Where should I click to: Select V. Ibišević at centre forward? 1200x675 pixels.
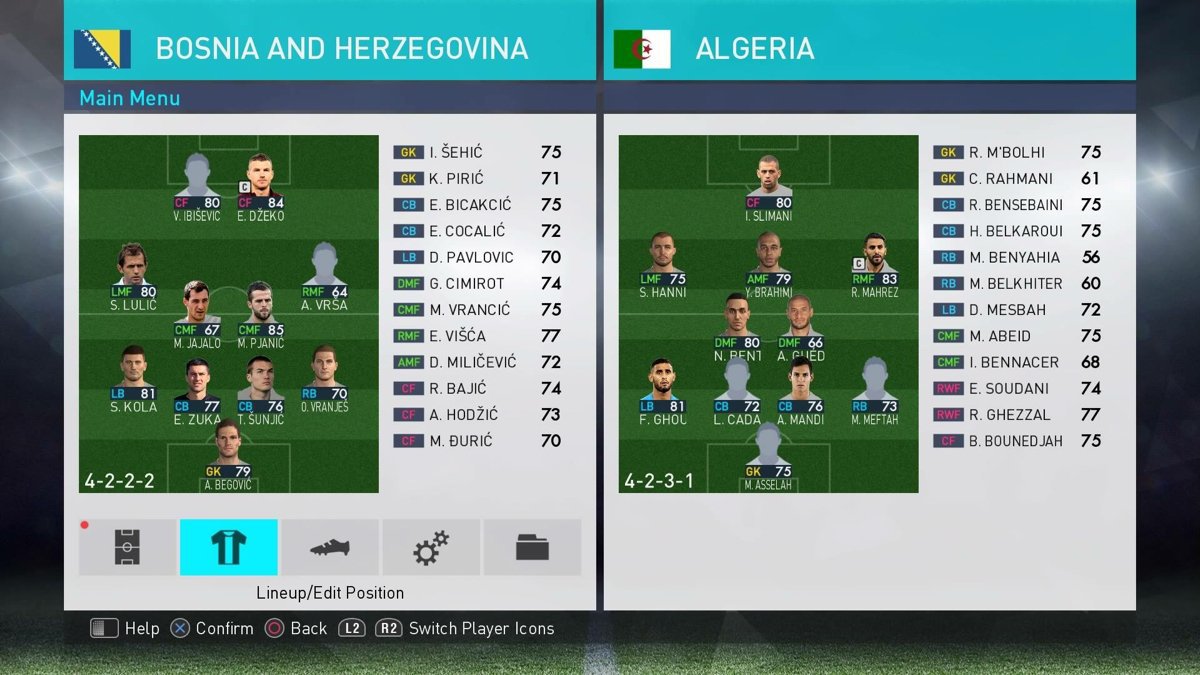coord(196,182)
